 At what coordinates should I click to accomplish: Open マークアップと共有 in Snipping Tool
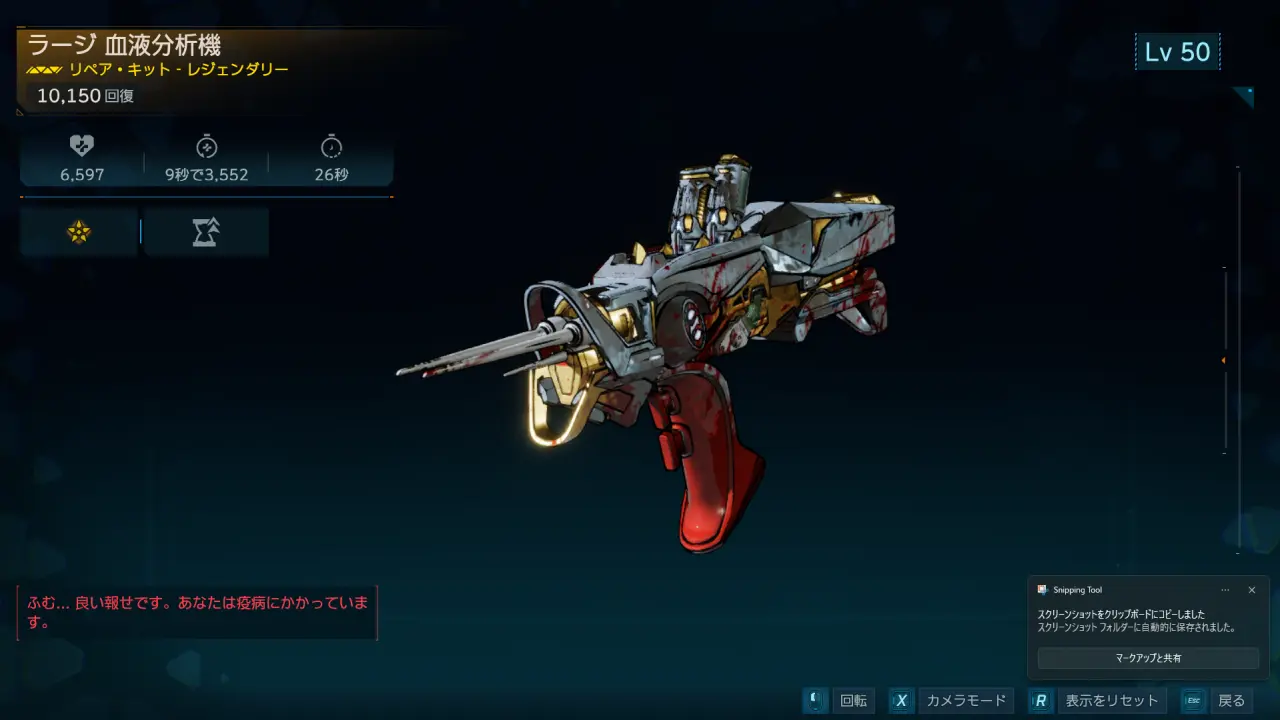(1148, 658)
